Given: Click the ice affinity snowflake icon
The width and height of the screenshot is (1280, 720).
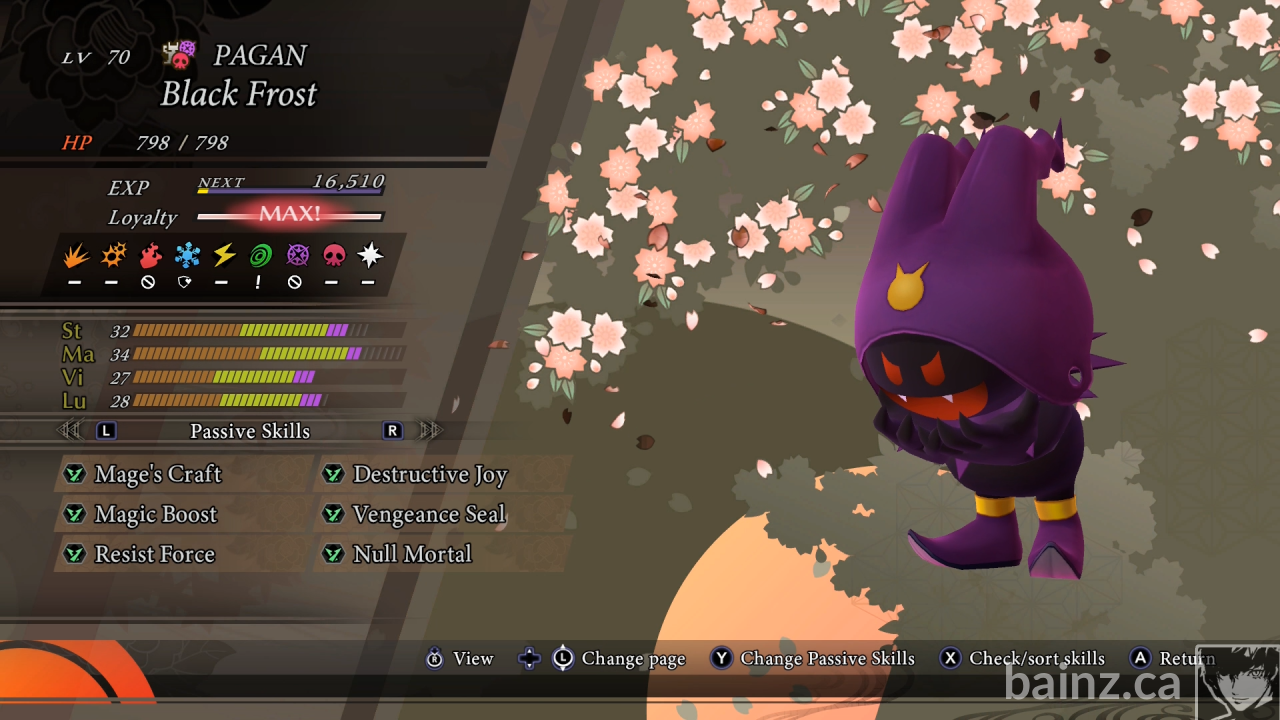Looking at the screenshot, I should [x=187, y=256].
